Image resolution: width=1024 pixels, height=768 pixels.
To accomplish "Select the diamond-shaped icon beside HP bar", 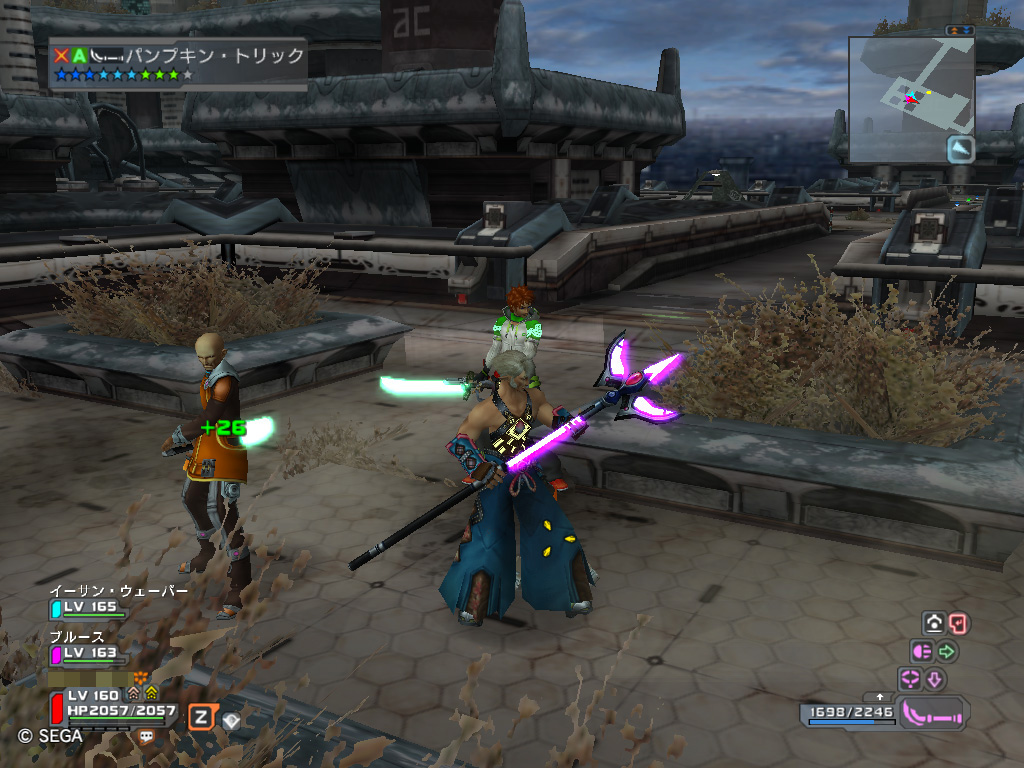I will tap(232, 719).
